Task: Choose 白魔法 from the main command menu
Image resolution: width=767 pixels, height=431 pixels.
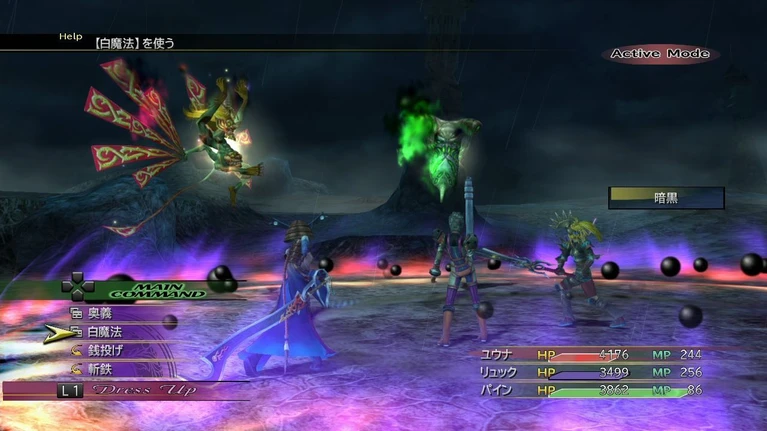Action: pyautogui.click(x=104, y=332)
